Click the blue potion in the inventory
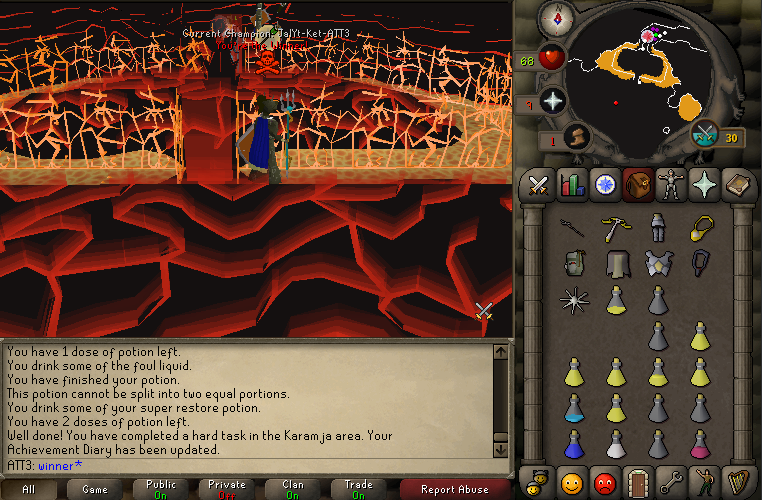The height and width of the screenshot is (500, 762). click(x=574, y=405)
